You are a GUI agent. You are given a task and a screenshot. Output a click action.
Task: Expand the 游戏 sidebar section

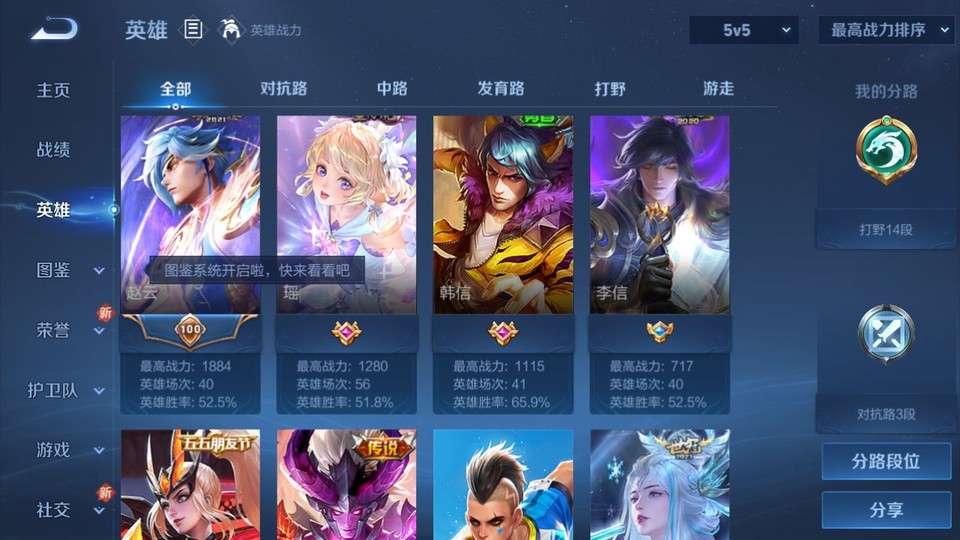68,450
